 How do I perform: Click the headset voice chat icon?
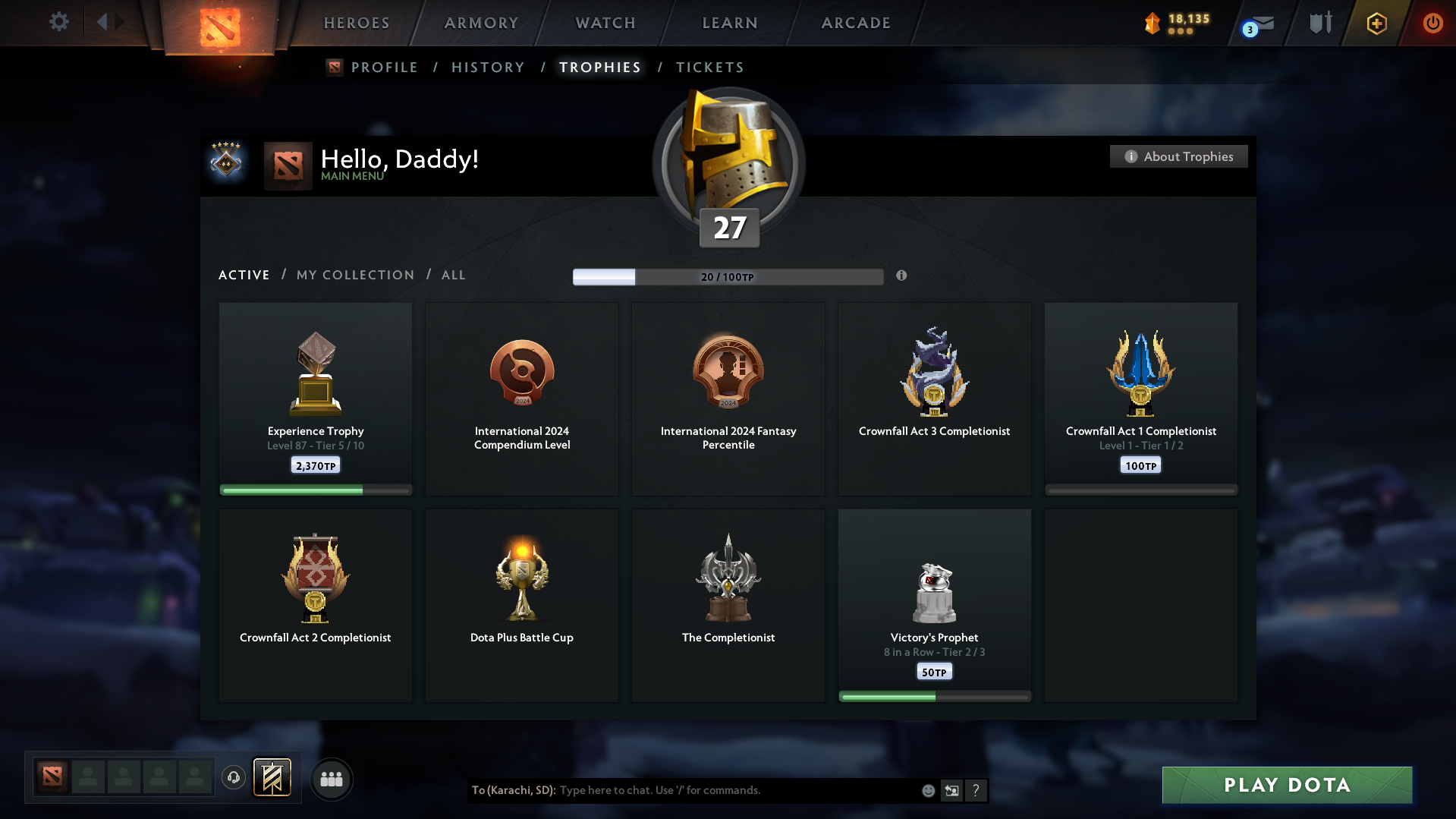coord(234,777)
